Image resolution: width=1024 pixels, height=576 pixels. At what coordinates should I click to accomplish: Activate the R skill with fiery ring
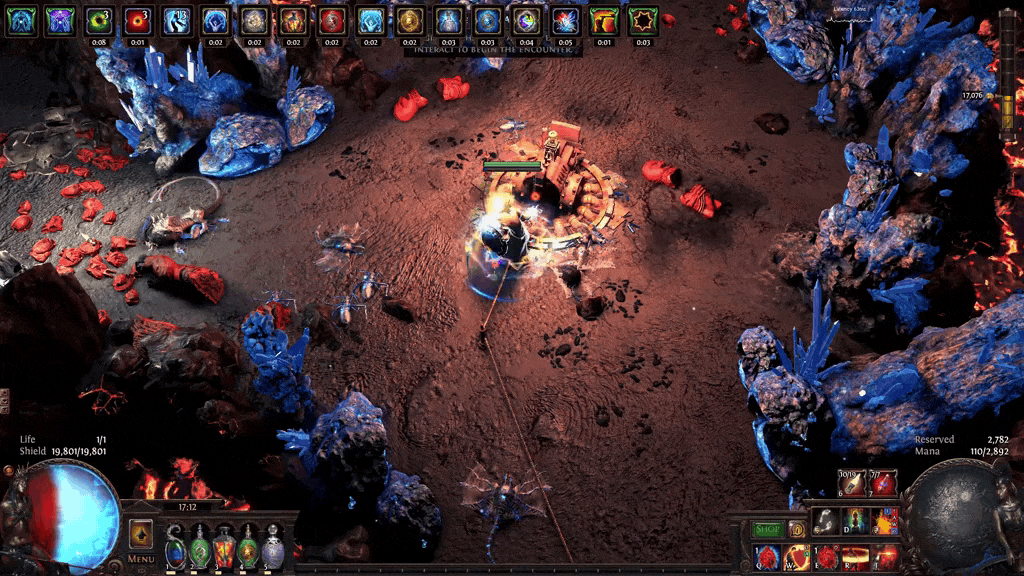pyautogui.click(x=856, y=556)
